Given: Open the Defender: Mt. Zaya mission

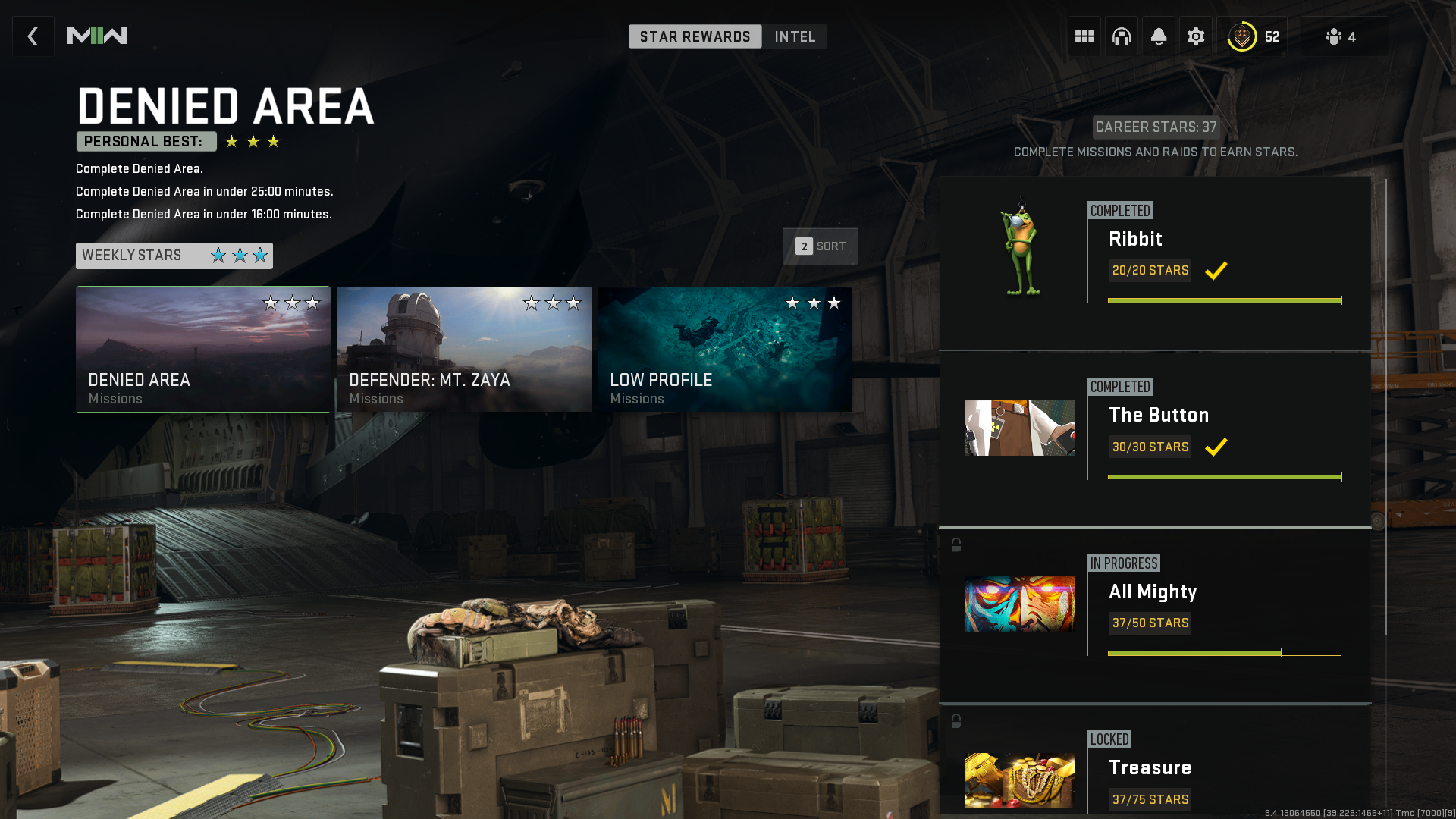Looking at the screenshot, I should click(463, 349).
